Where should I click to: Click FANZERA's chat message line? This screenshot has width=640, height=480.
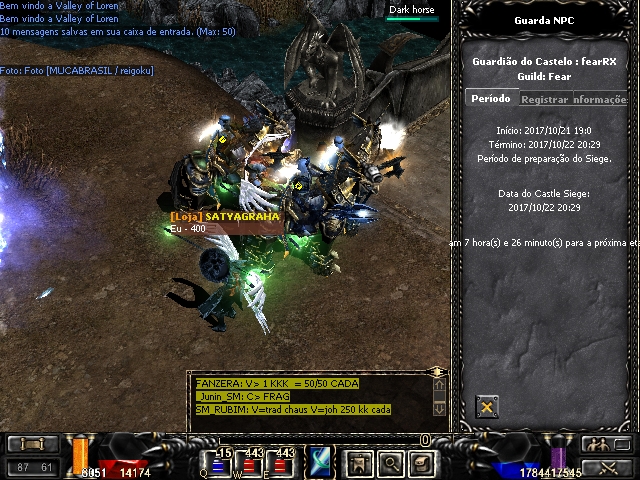(x=277, y=383)
